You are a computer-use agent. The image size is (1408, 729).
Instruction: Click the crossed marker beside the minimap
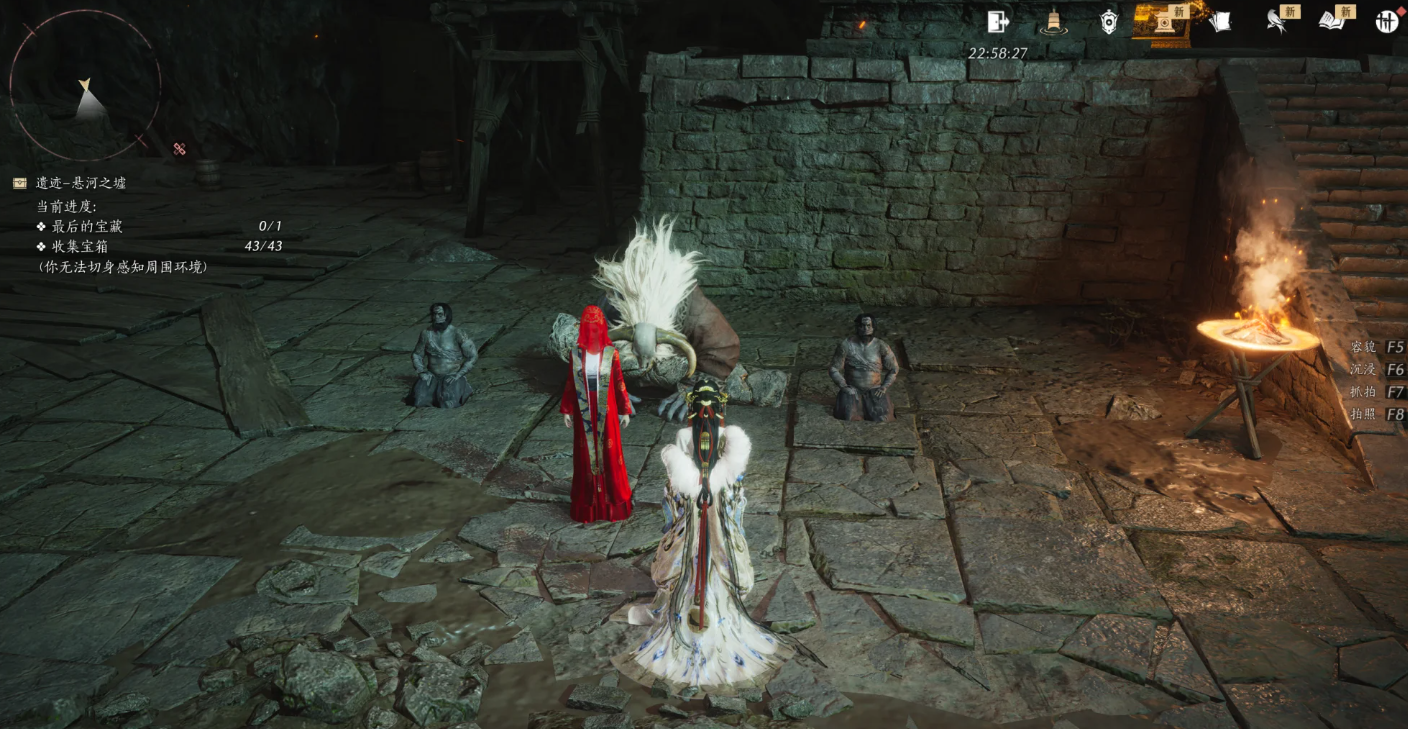point(180,149)
